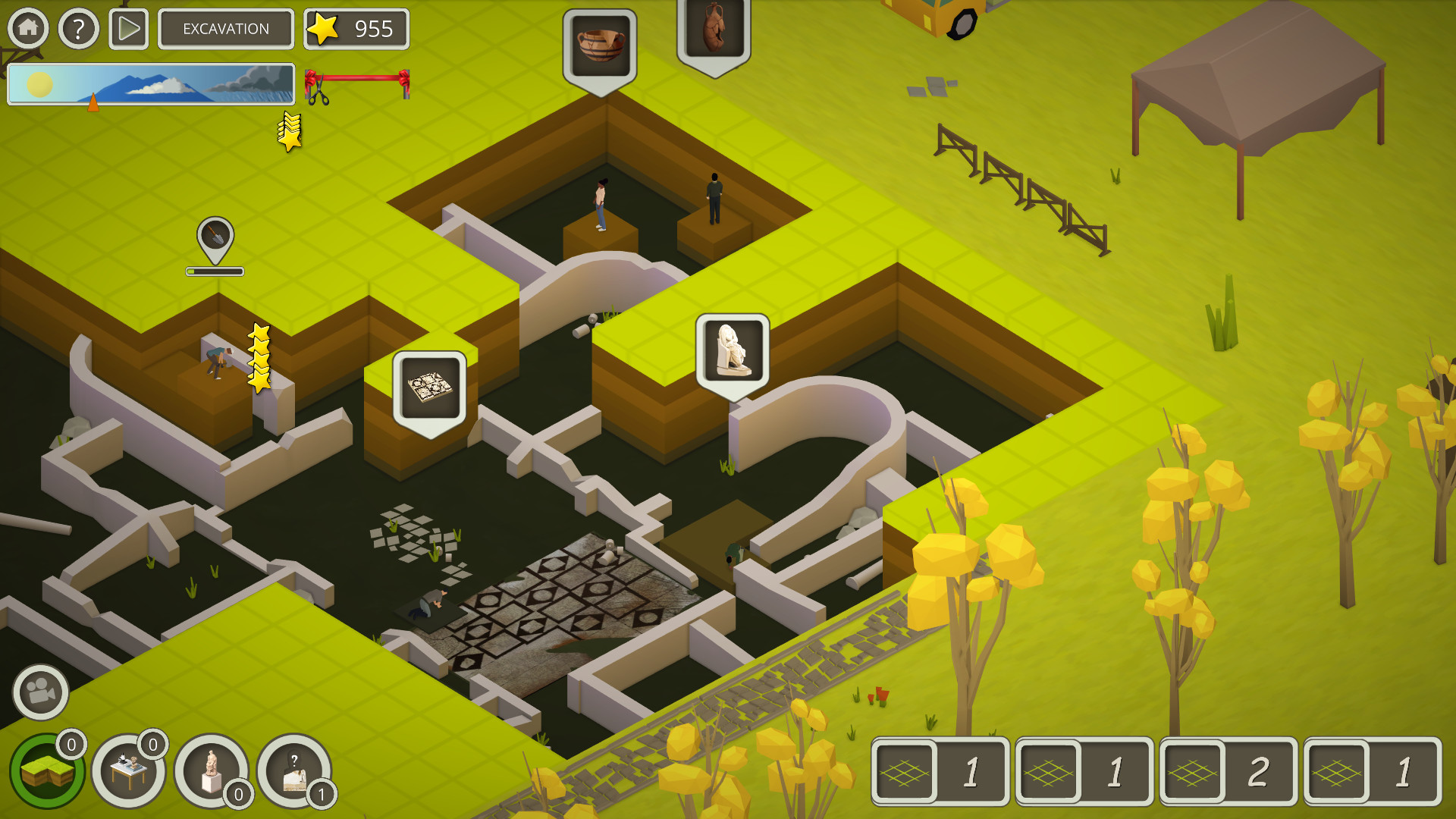Click the star score showing 955
This screenshot has width=1456, height=819.
356,30
